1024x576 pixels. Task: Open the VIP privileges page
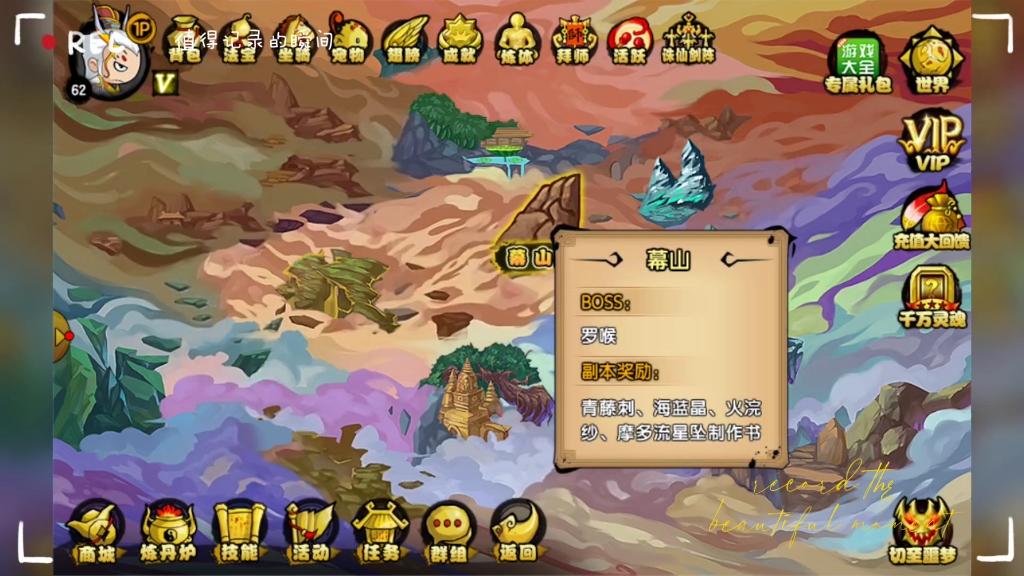[x=931, y=141]
